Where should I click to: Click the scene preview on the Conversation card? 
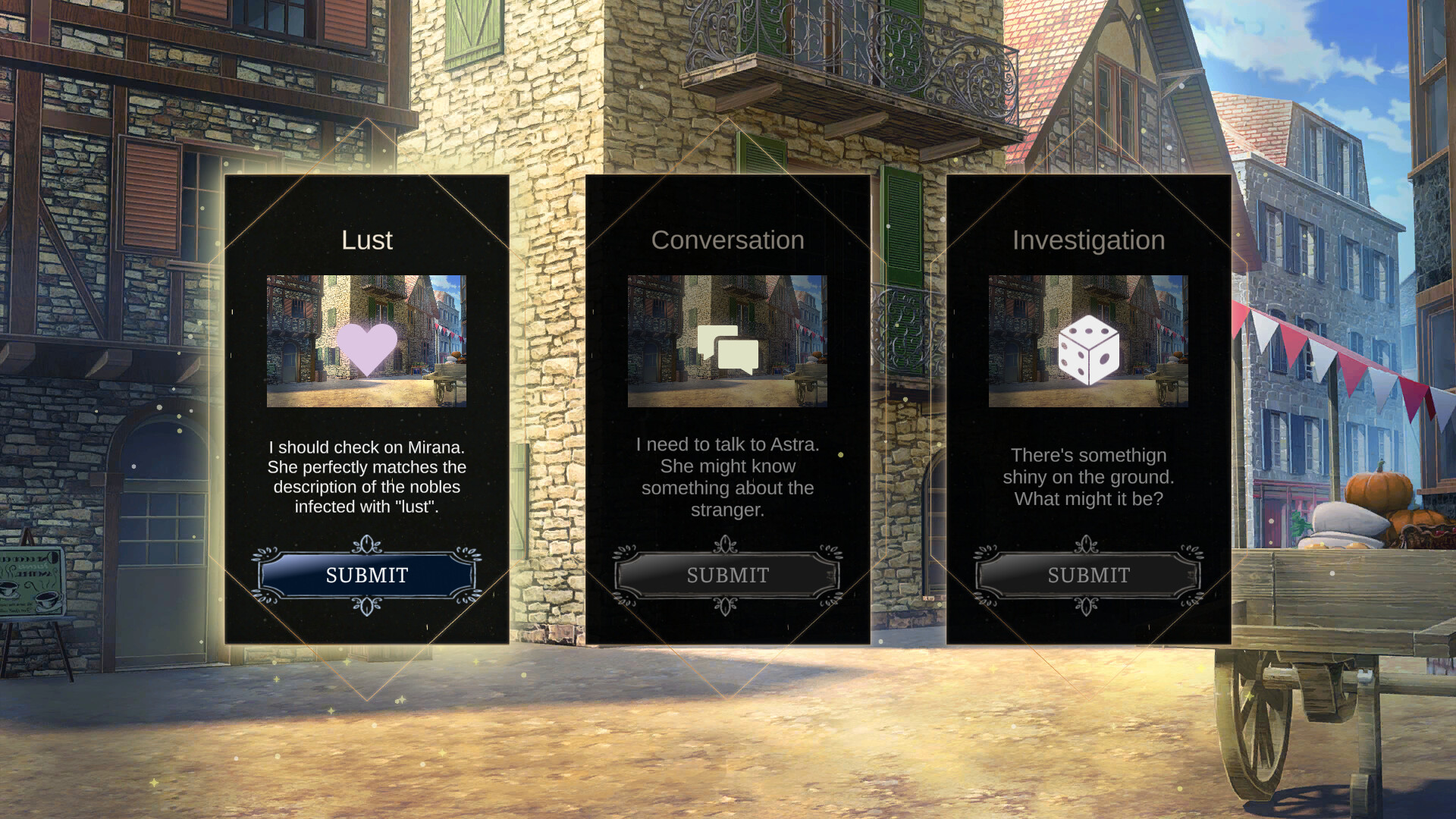(x=727, y=341)
